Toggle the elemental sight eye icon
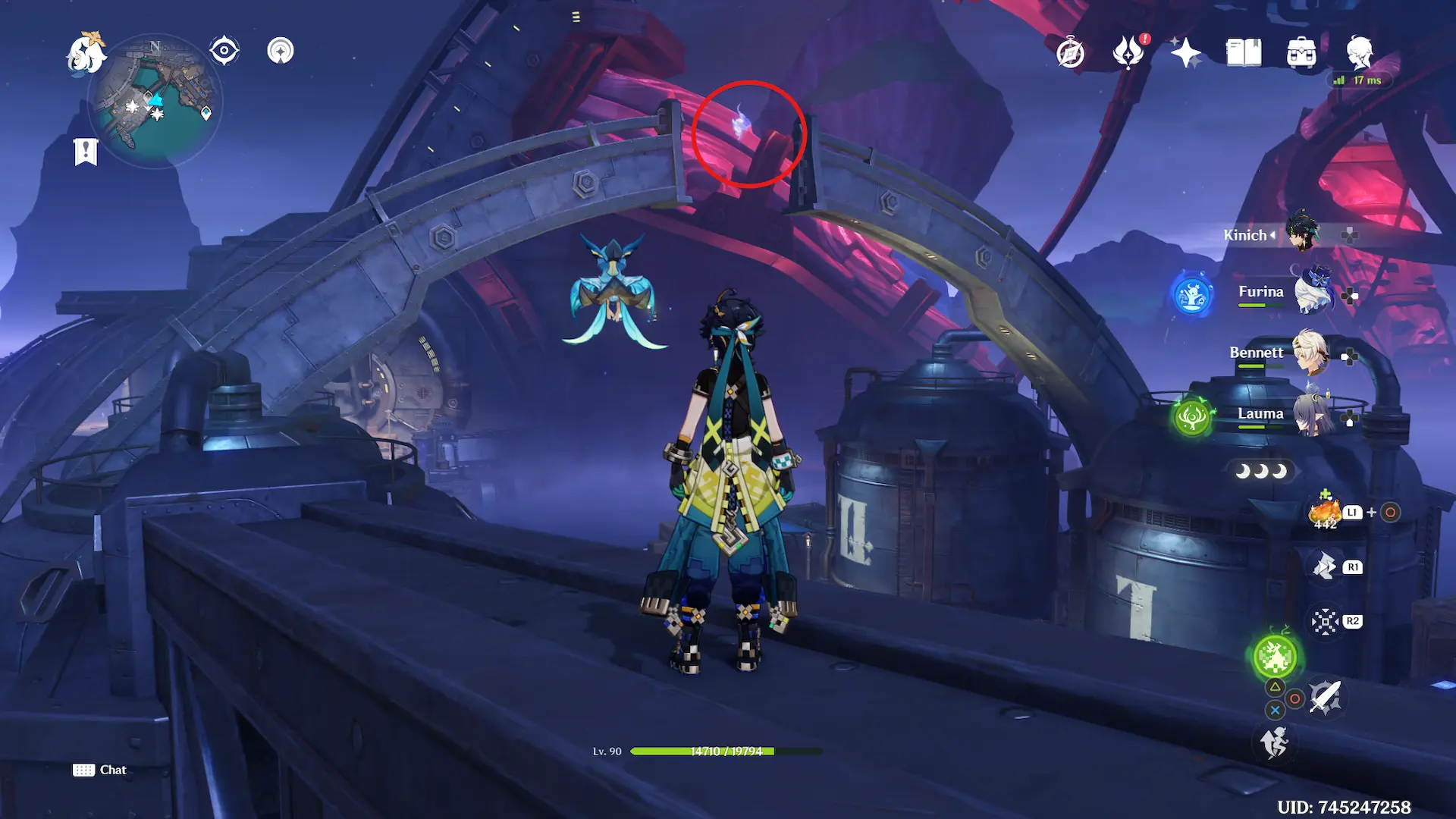The height and width of the screenshot is (819, 1456). click(224, 52)
